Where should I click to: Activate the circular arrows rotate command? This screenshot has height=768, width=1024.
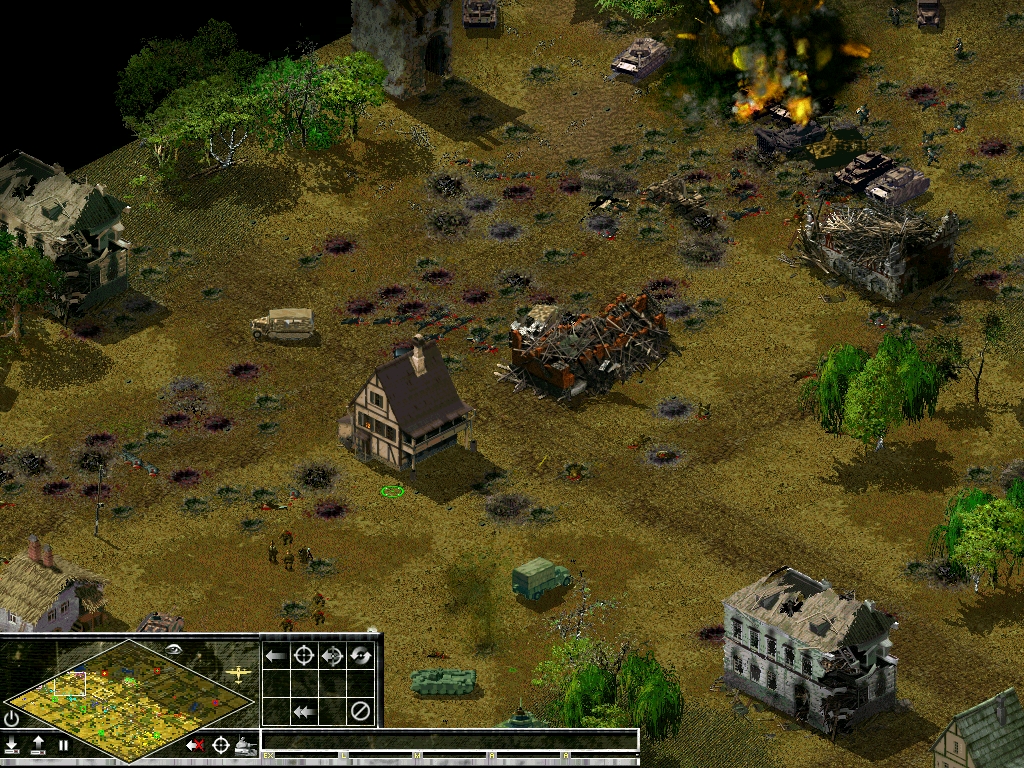click(360, 656)
